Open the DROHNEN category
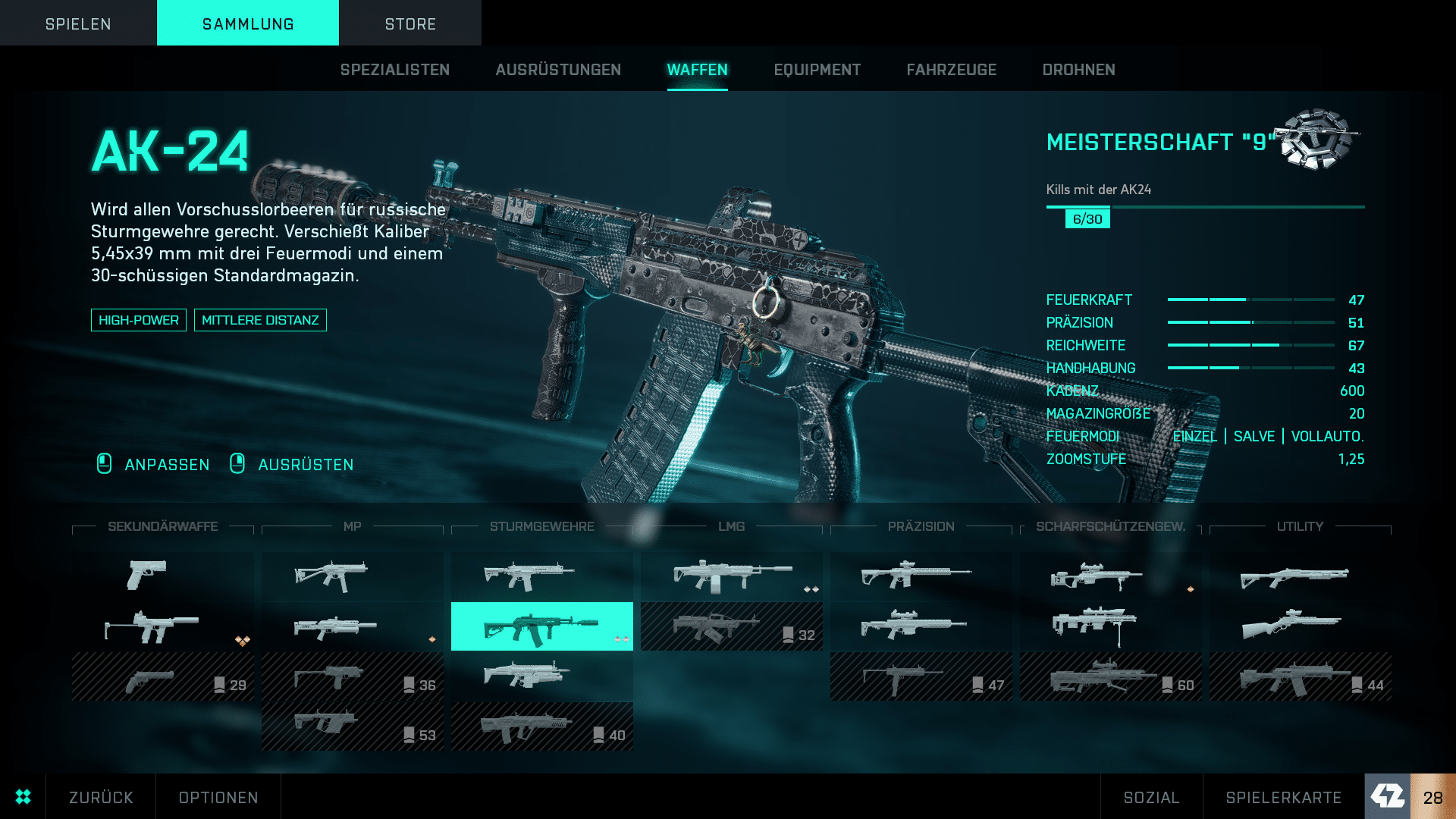This screenshot has width=1456, height=819. tap(1078, 70)
